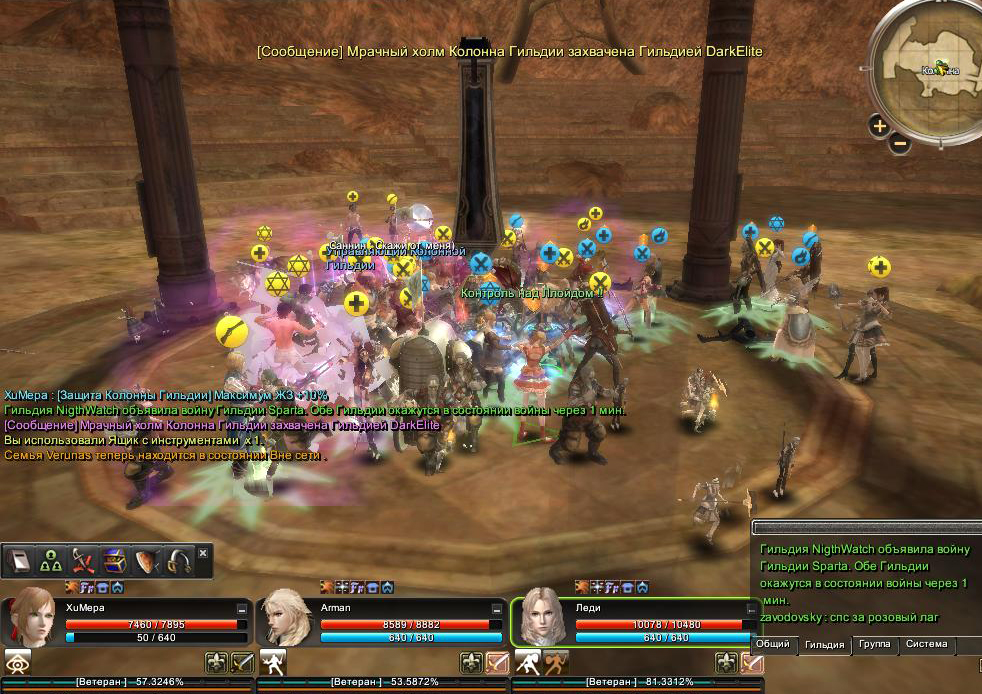Open the headset toolbar icon
This screenshot has width=982, height=694.
pos(178,562)
